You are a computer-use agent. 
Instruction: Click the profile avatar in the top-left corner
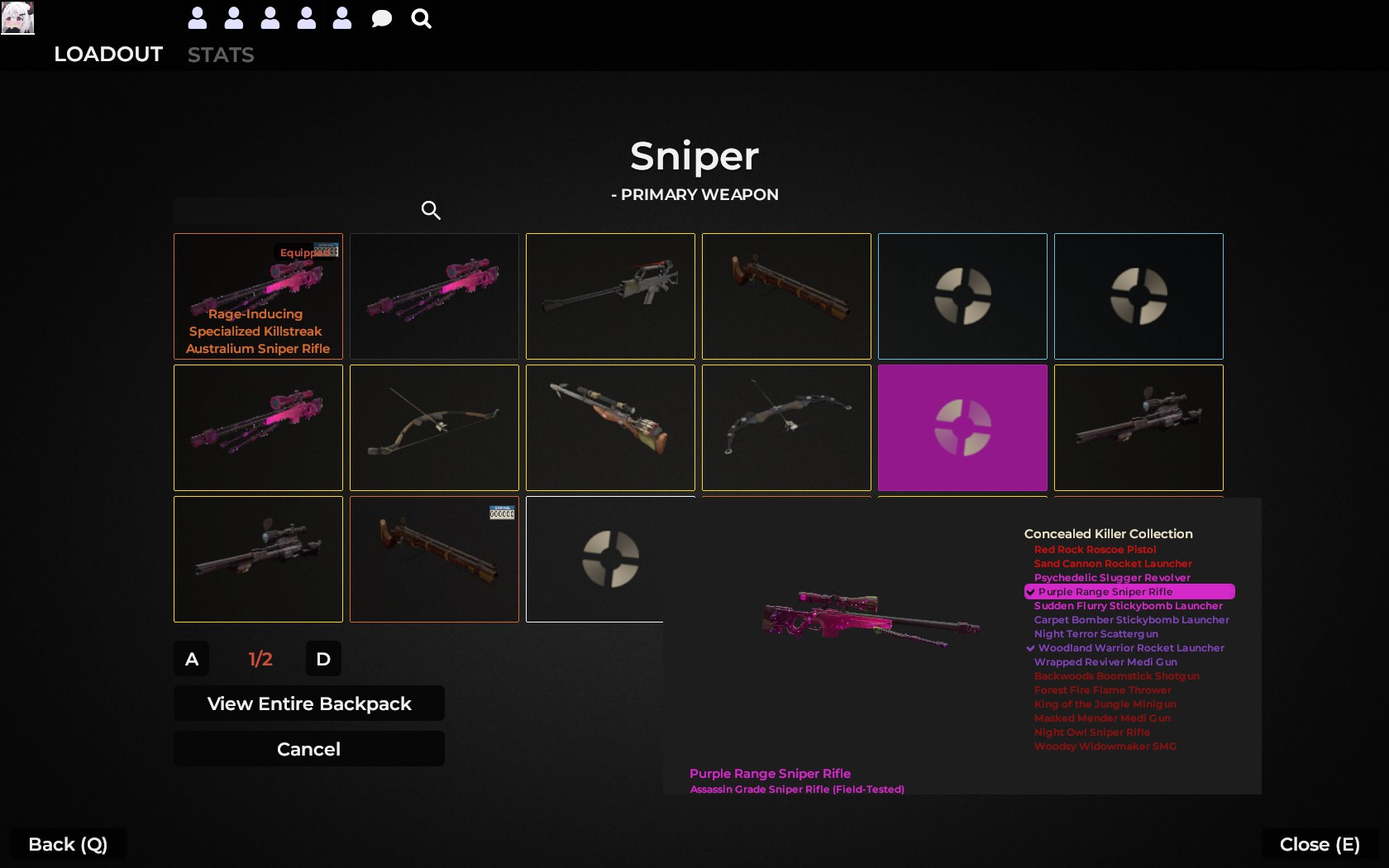[x=18, y=18]
